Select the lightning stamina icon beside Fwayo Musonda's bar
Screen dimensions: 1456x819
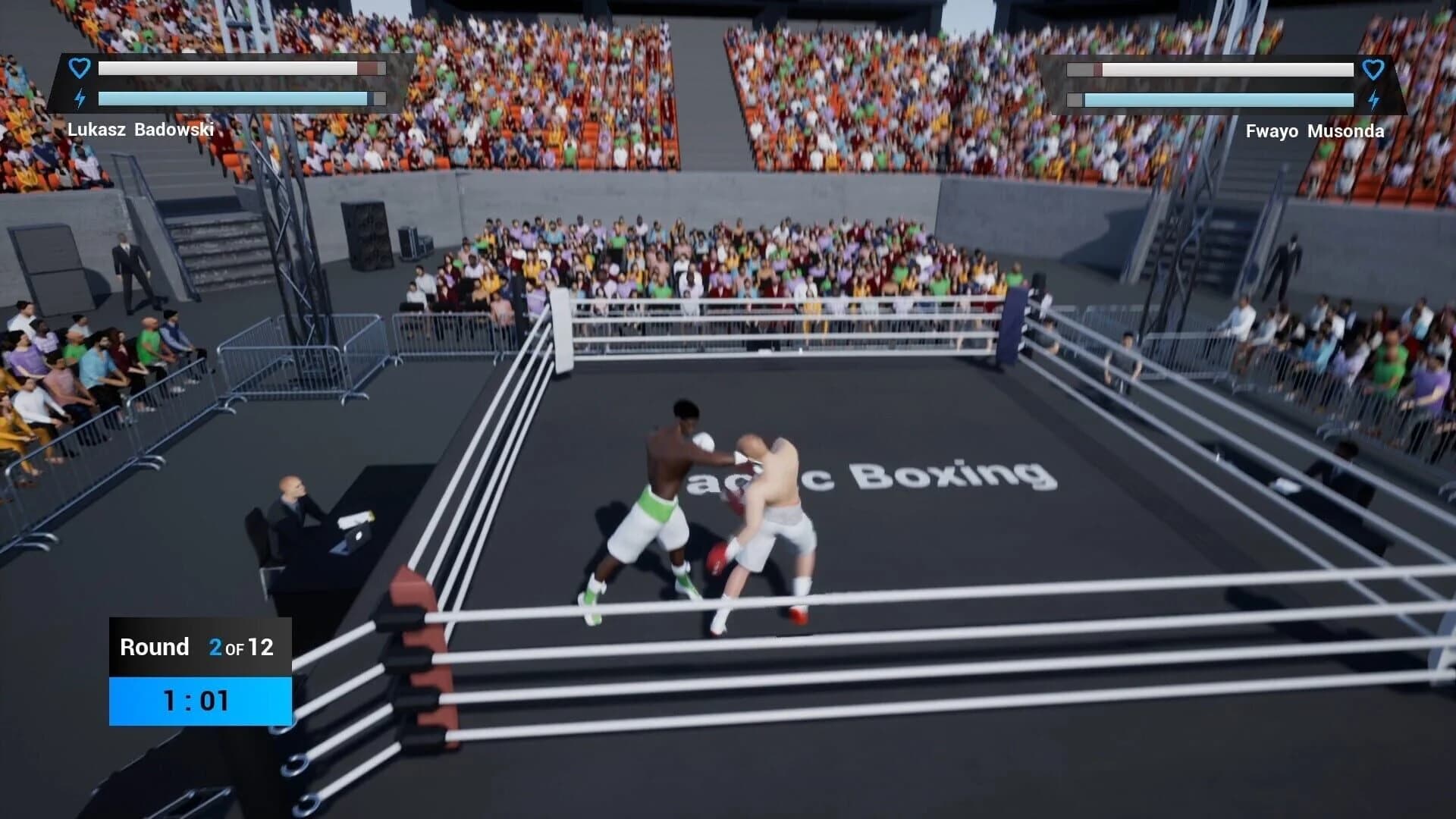(x=1374, y=98)
